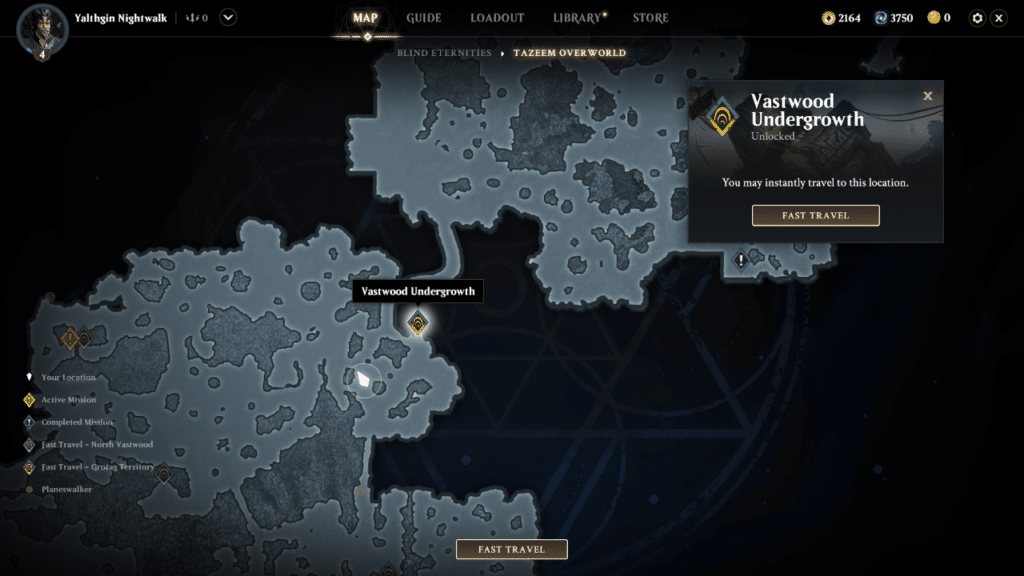Close the Vastwood Undergrowth info panel
The width and height of the screenshot is (1024, 576).
[928, 96]
